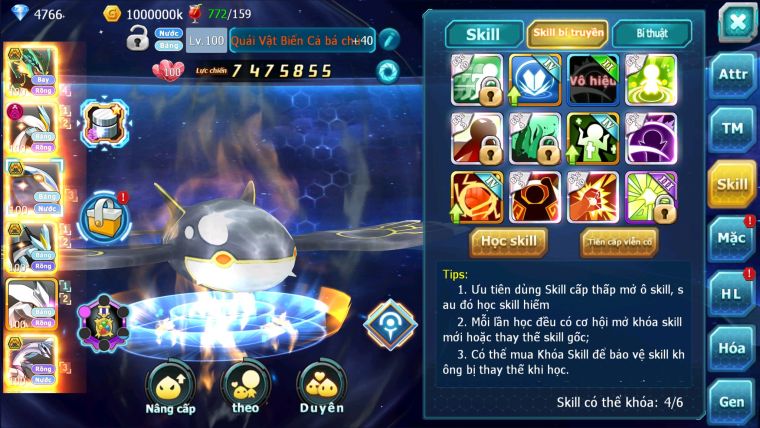This screenshot has height=428, width=760.
Task: Switch to the HL side tab
Action: [x=732, y=293]
